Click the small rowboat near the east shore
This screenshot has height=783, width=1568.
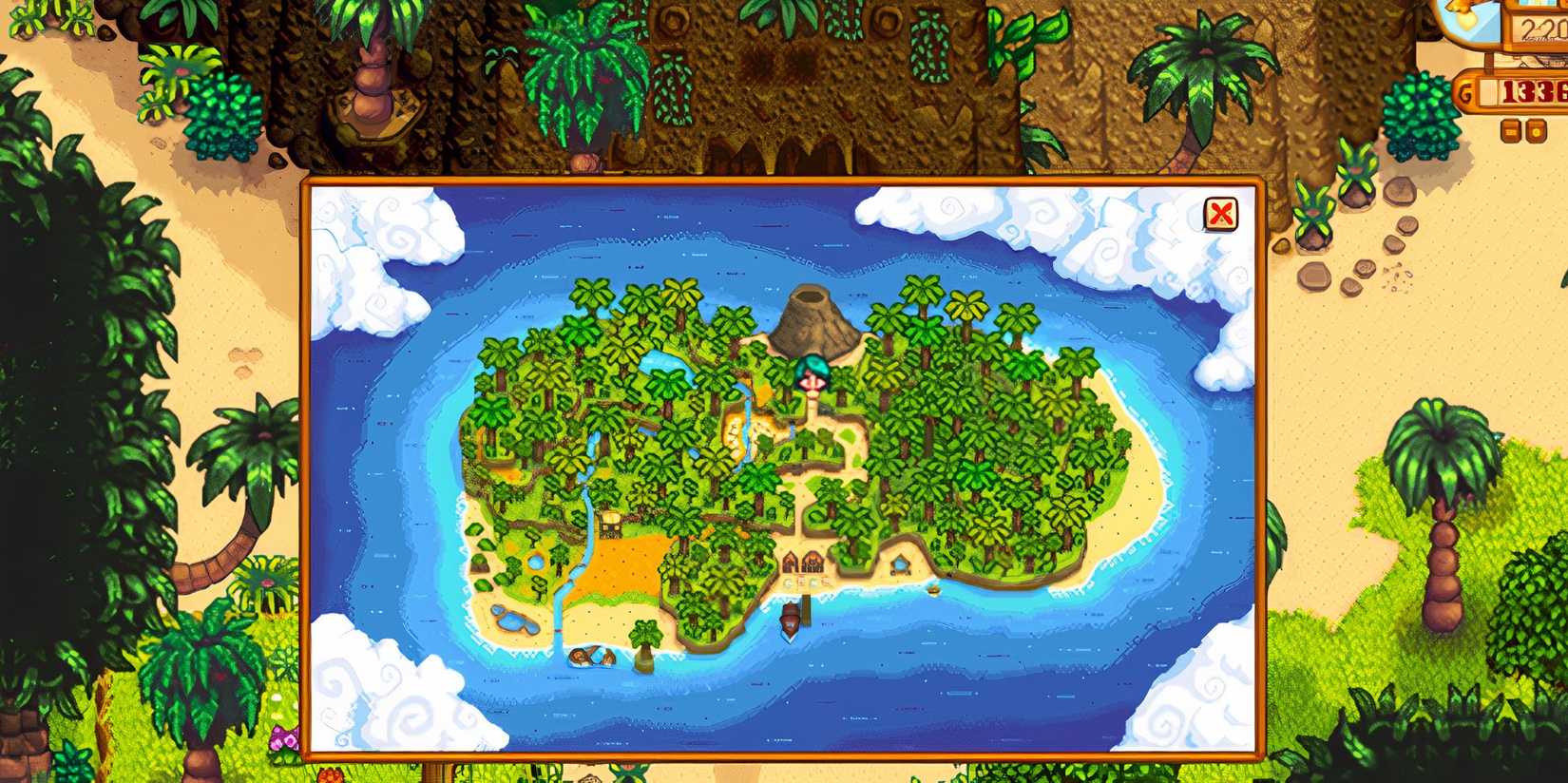[x=934, y=588]
